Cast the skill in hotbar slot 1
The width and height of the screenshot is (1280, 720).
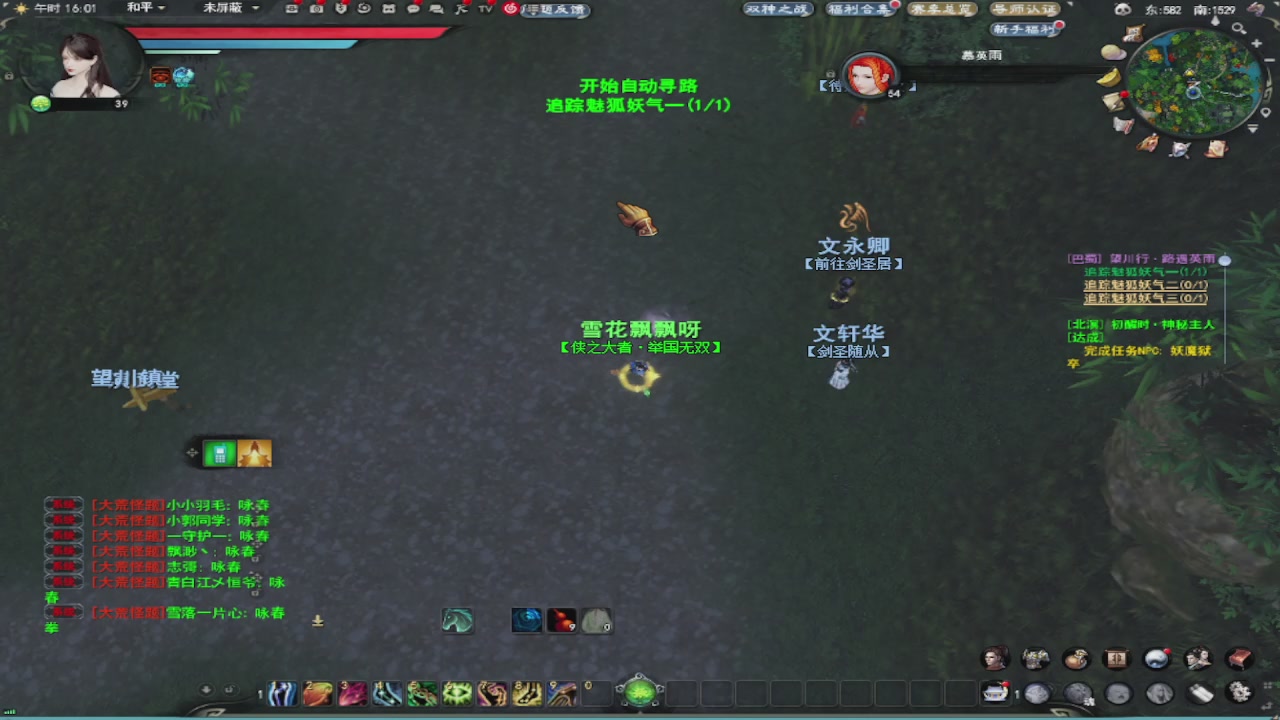[282, 693]
